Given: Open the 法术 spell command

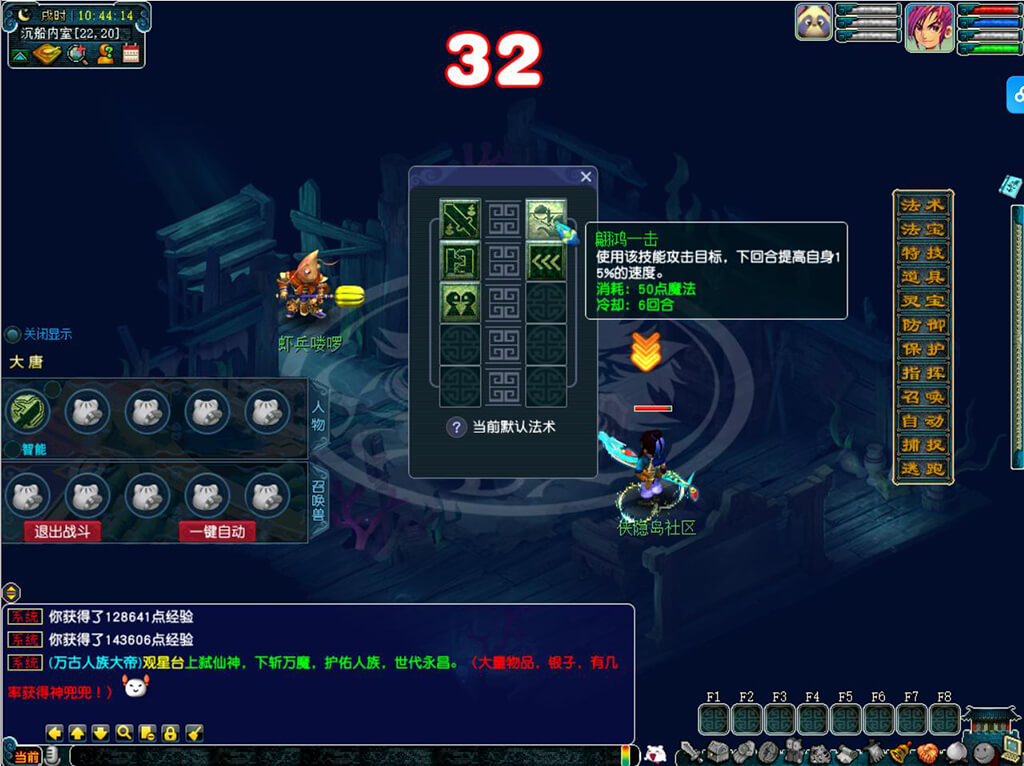Looking at the screenshot, I should click(x=922, y=205).
